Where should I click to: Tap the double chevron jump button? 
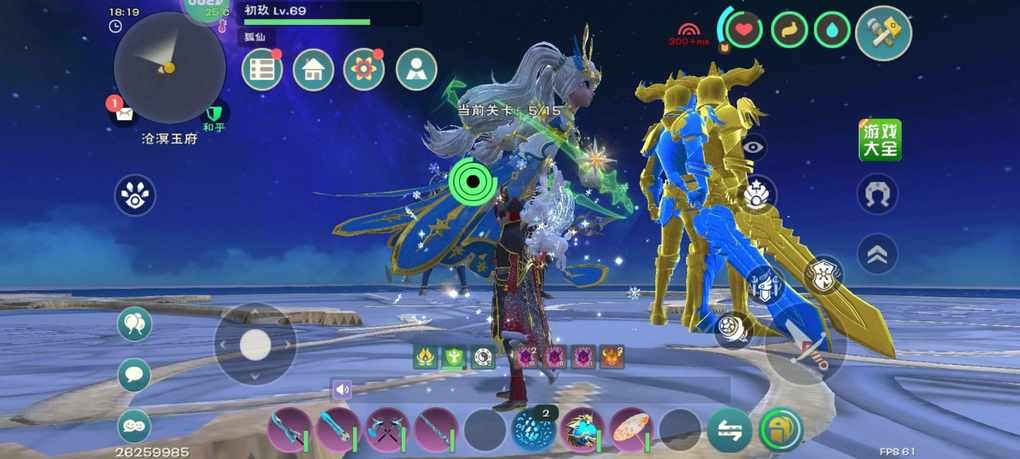877,254
